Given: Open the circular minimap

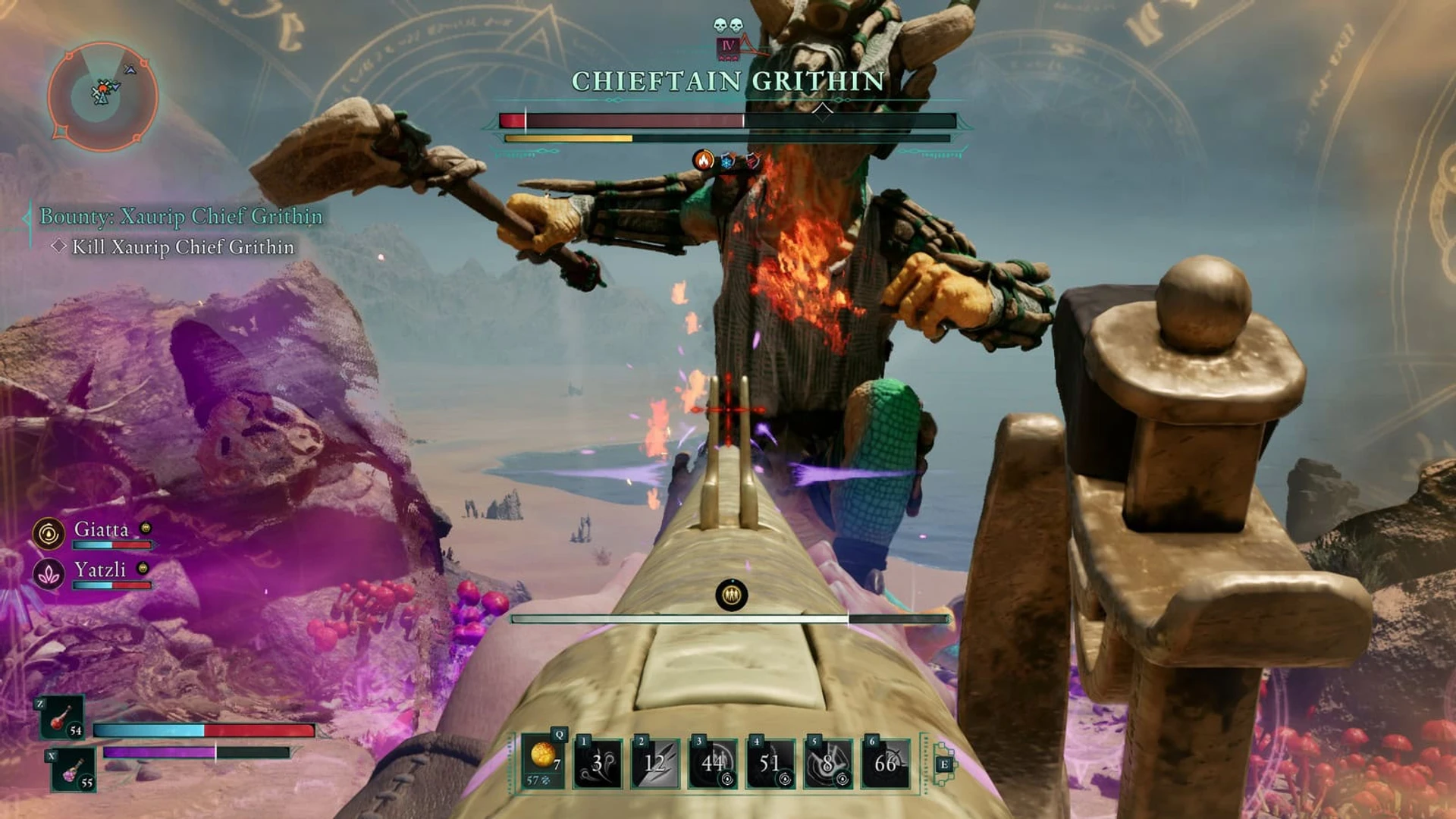Looking at the screenshot, I should click(102, 96).
